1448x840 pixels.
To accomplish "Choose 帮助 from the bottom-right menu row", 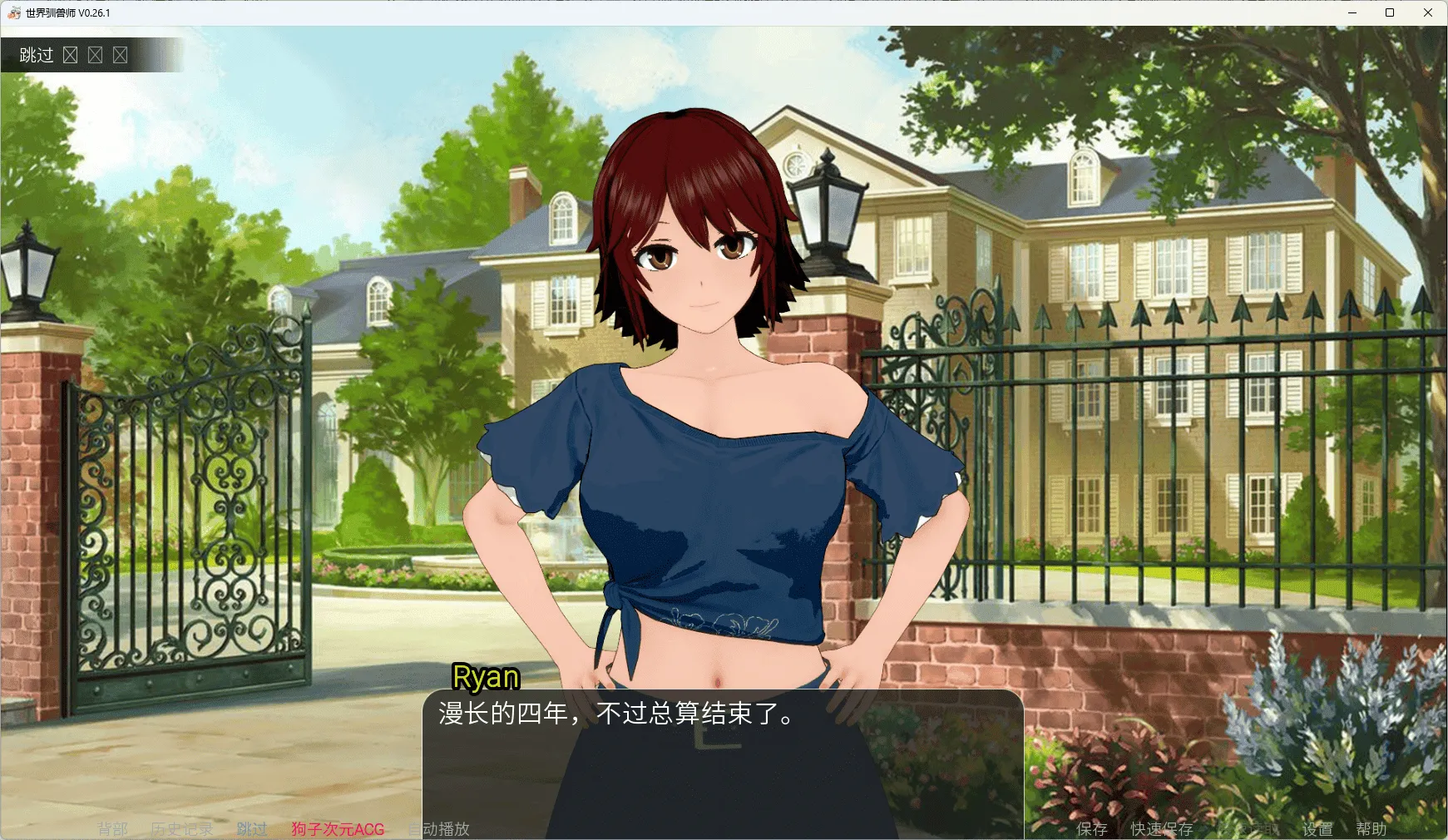I will point(1372,828).
